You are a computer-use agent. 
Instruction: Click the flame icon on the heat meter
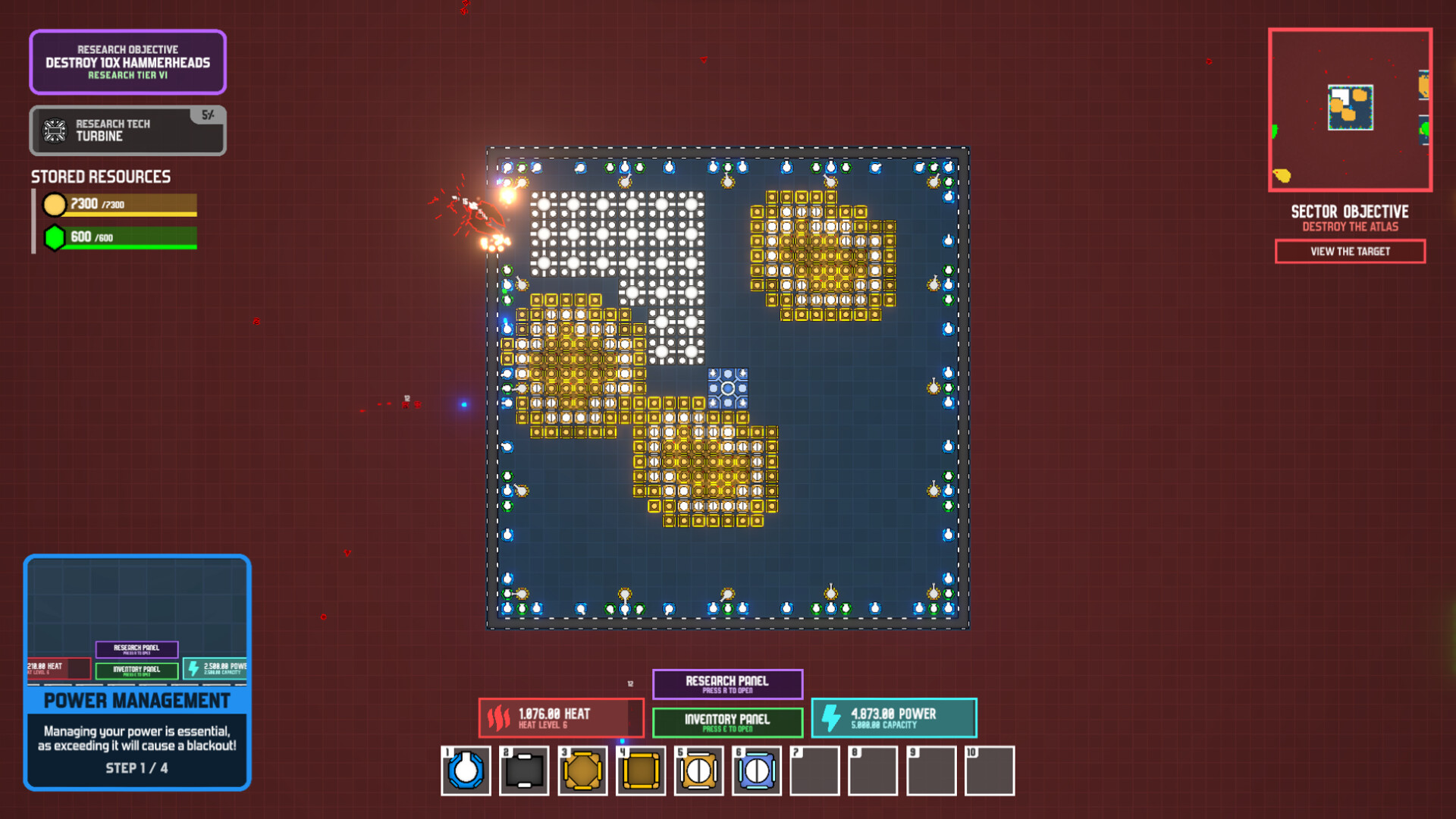(498, 717)
